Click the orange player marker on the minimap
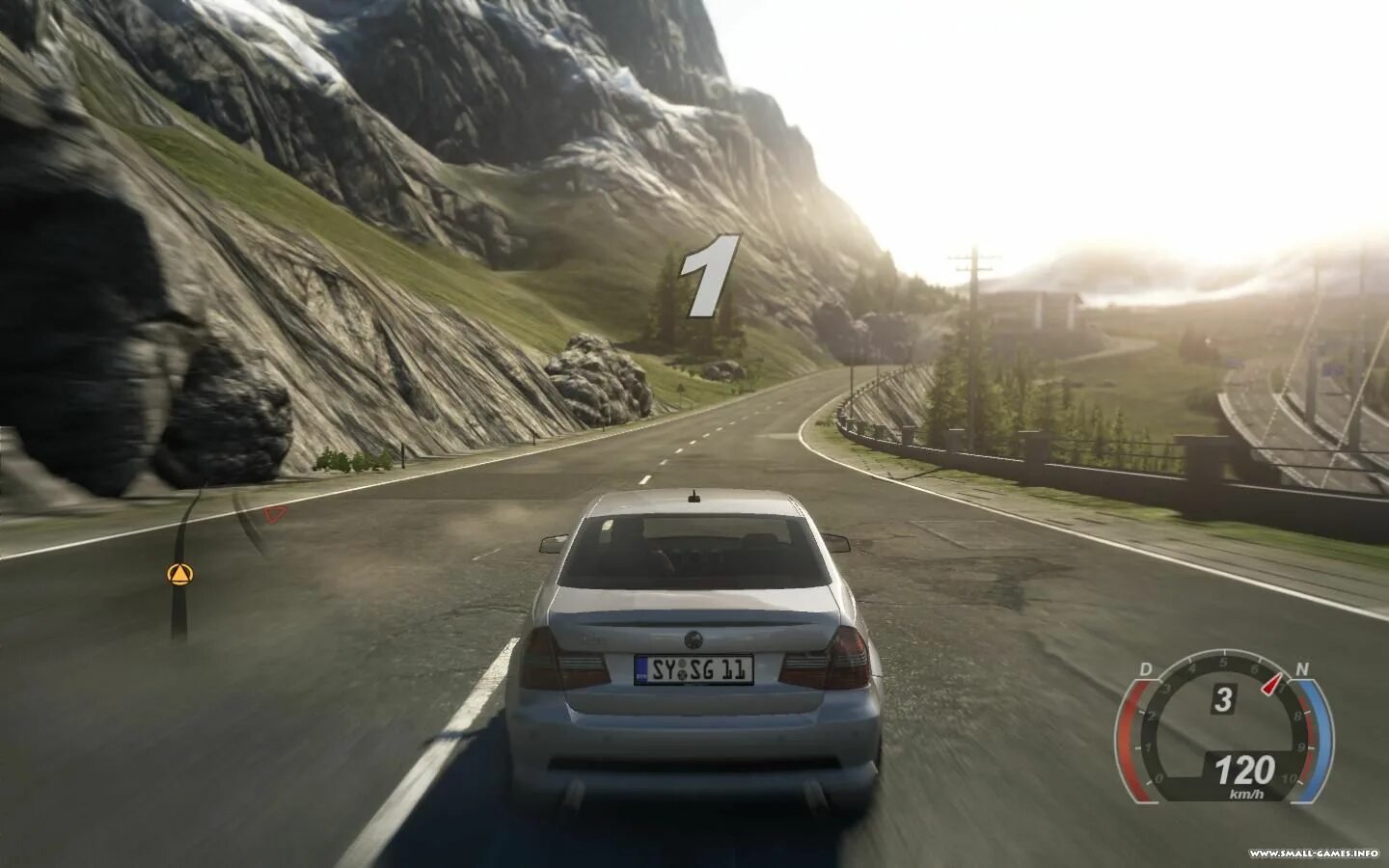Screen dimensions: 1389x868 [x=179, y=575]
